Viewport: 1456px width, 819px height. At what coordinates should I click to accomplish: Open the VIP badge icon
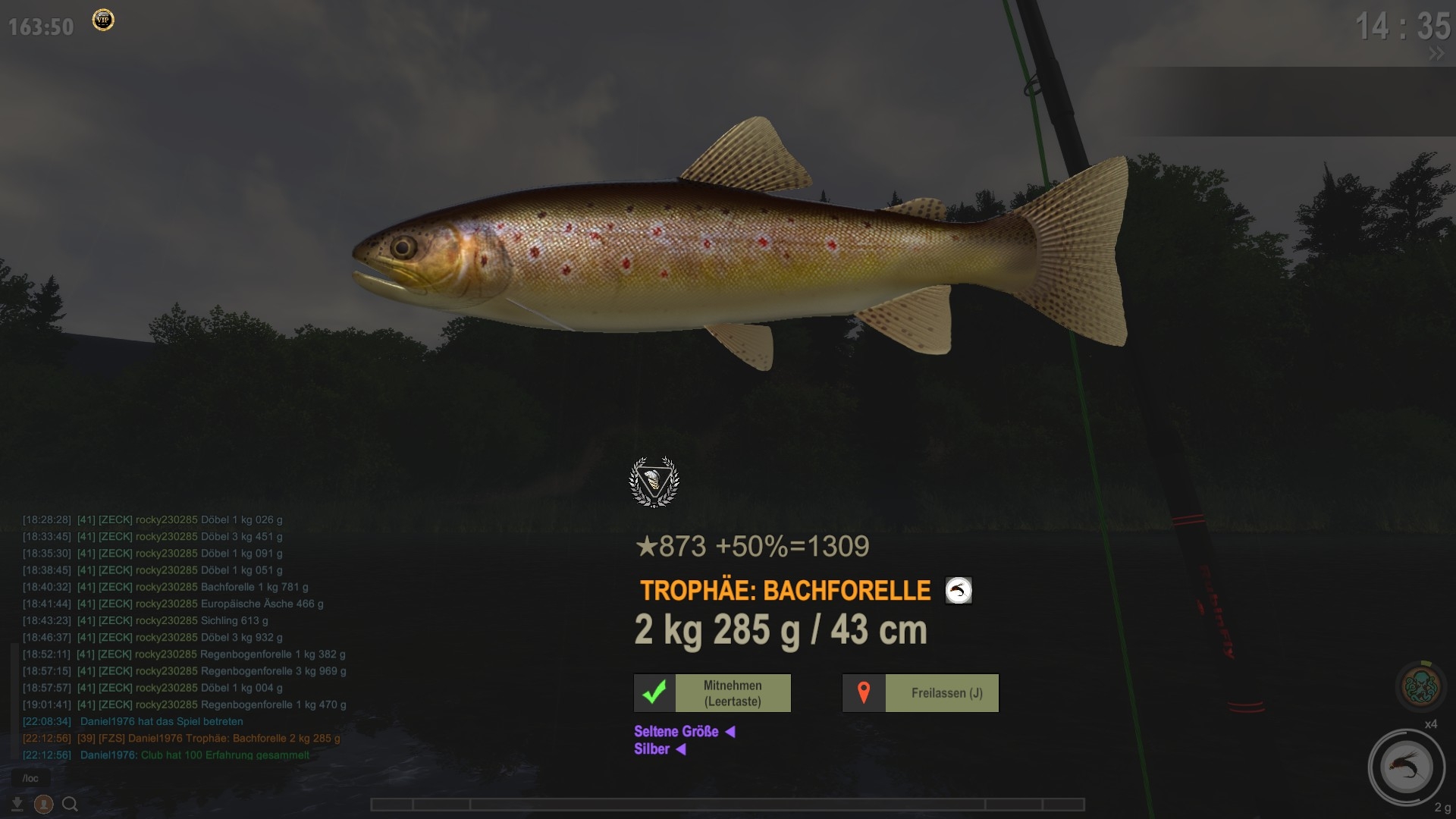pos(103,20)
